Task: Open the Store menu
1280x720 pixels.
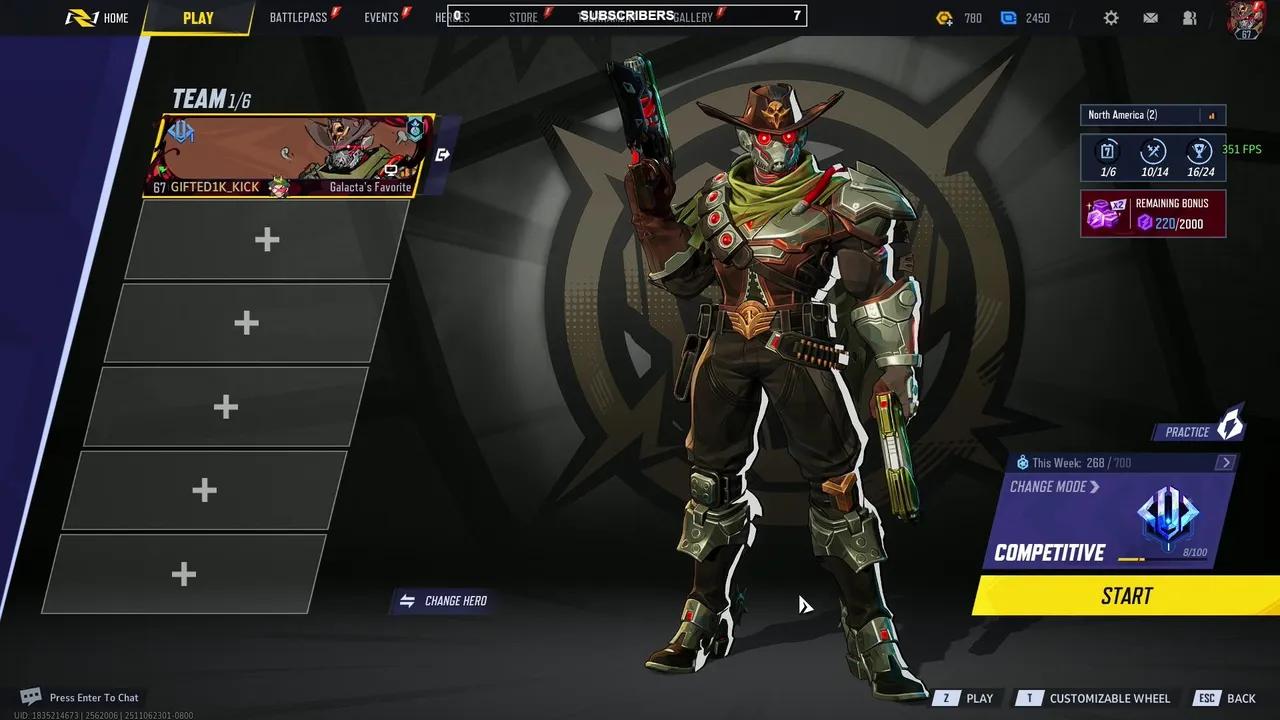Action: (523, 17)
